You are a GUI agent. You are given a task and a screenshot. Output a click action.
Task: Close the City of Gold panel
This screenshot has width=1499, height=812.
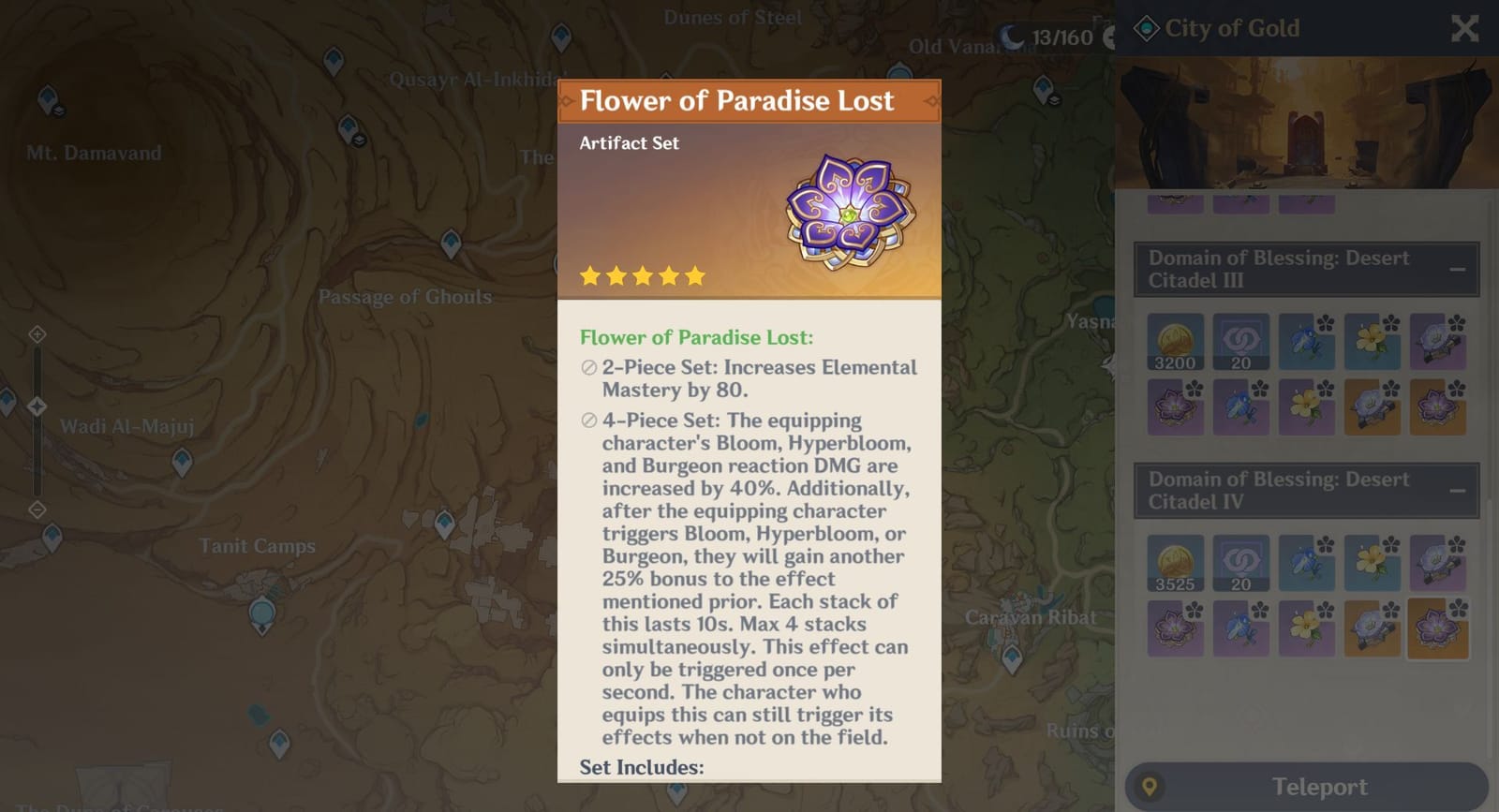pos(1464,29)
